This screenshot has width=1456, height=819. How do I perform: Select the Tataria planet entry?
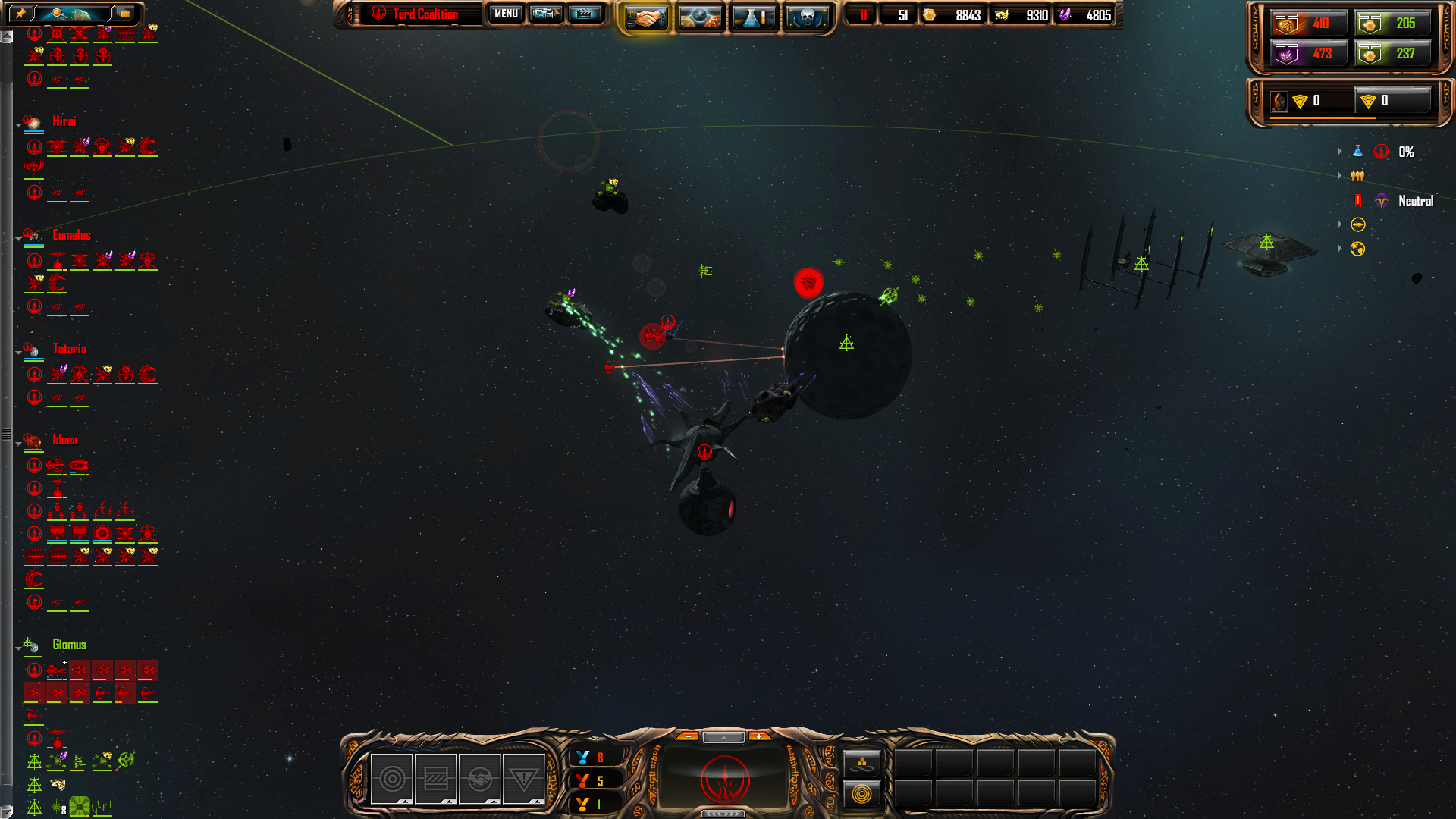[x=69, y=349]
